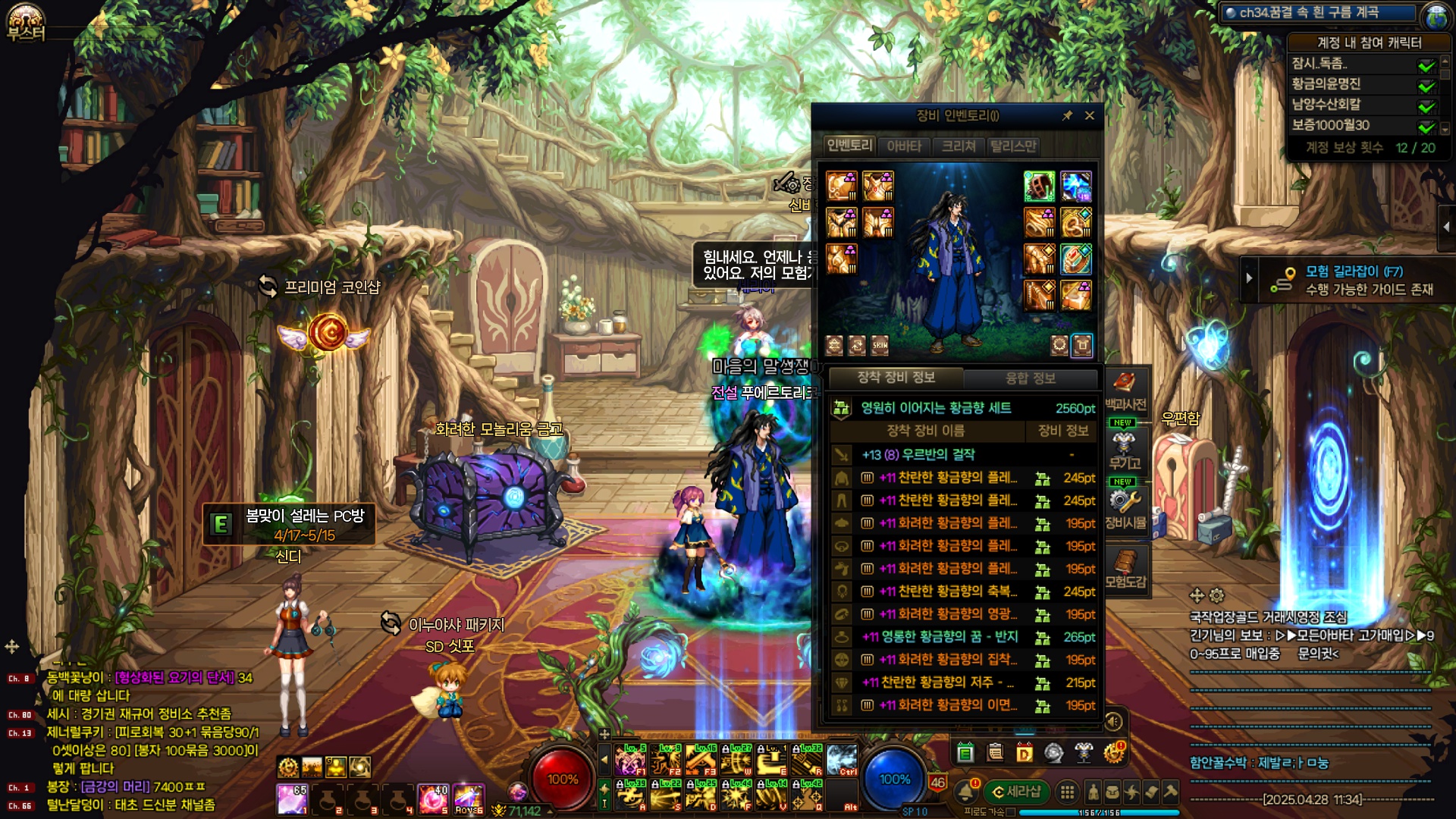Open the 모험도감 adventure book
This screenshot has width=1456, height=819.
click(x=1125, y=569)
